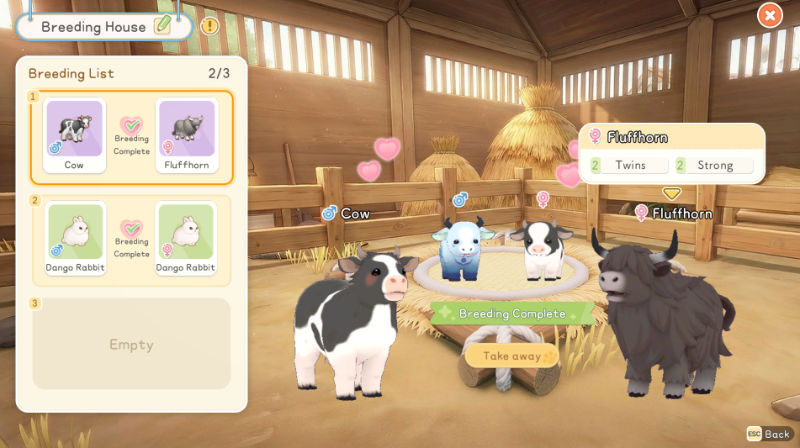Choose the female Dango Rabbit slot

pyautogui.click(x=185, y=240)
